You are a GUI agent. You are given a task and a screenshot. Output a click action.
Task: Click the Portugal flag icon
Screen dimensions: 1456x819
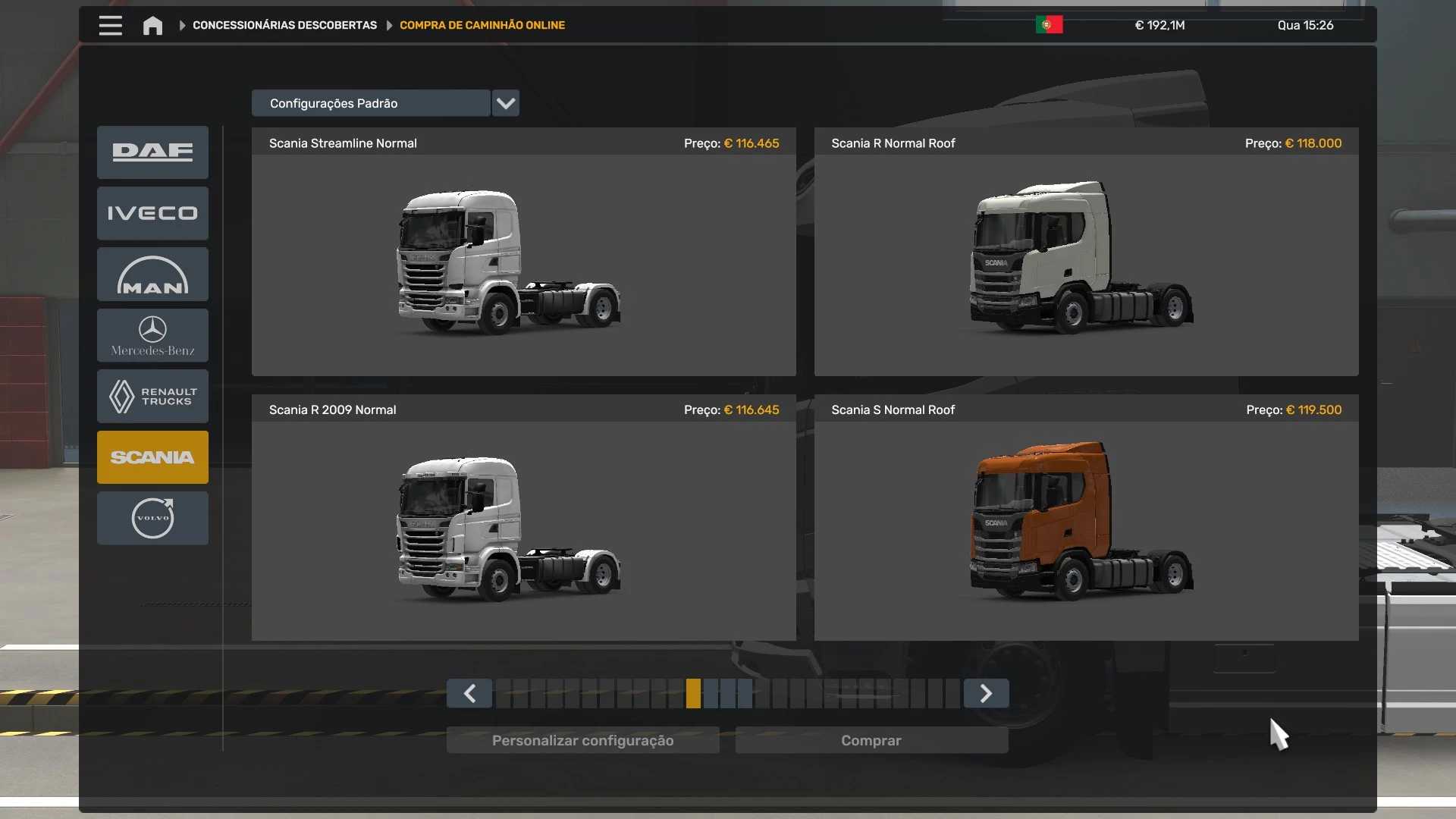click(x=1049, y=25)
